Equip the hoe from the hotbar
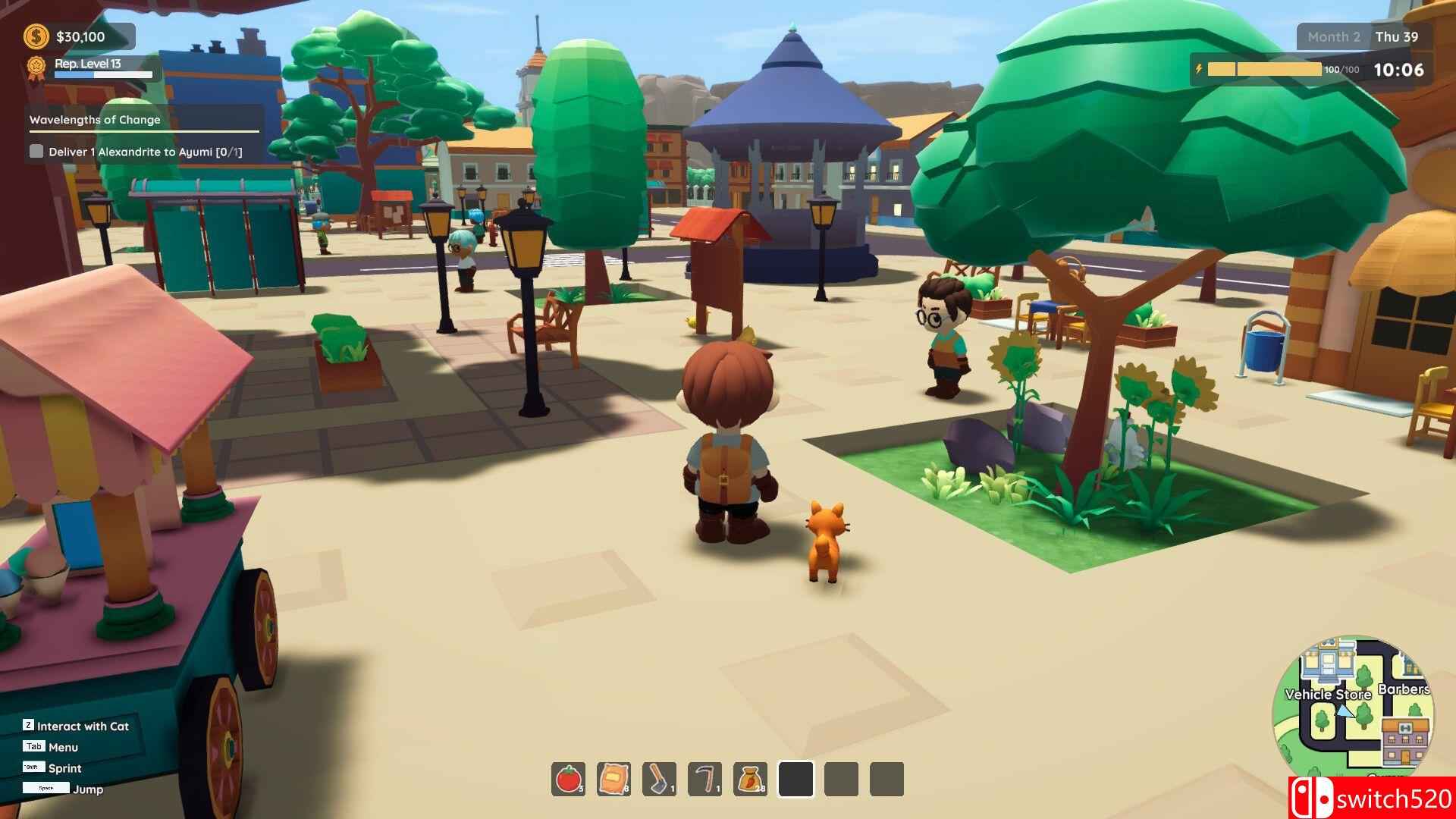 click(x=659, y=780)
